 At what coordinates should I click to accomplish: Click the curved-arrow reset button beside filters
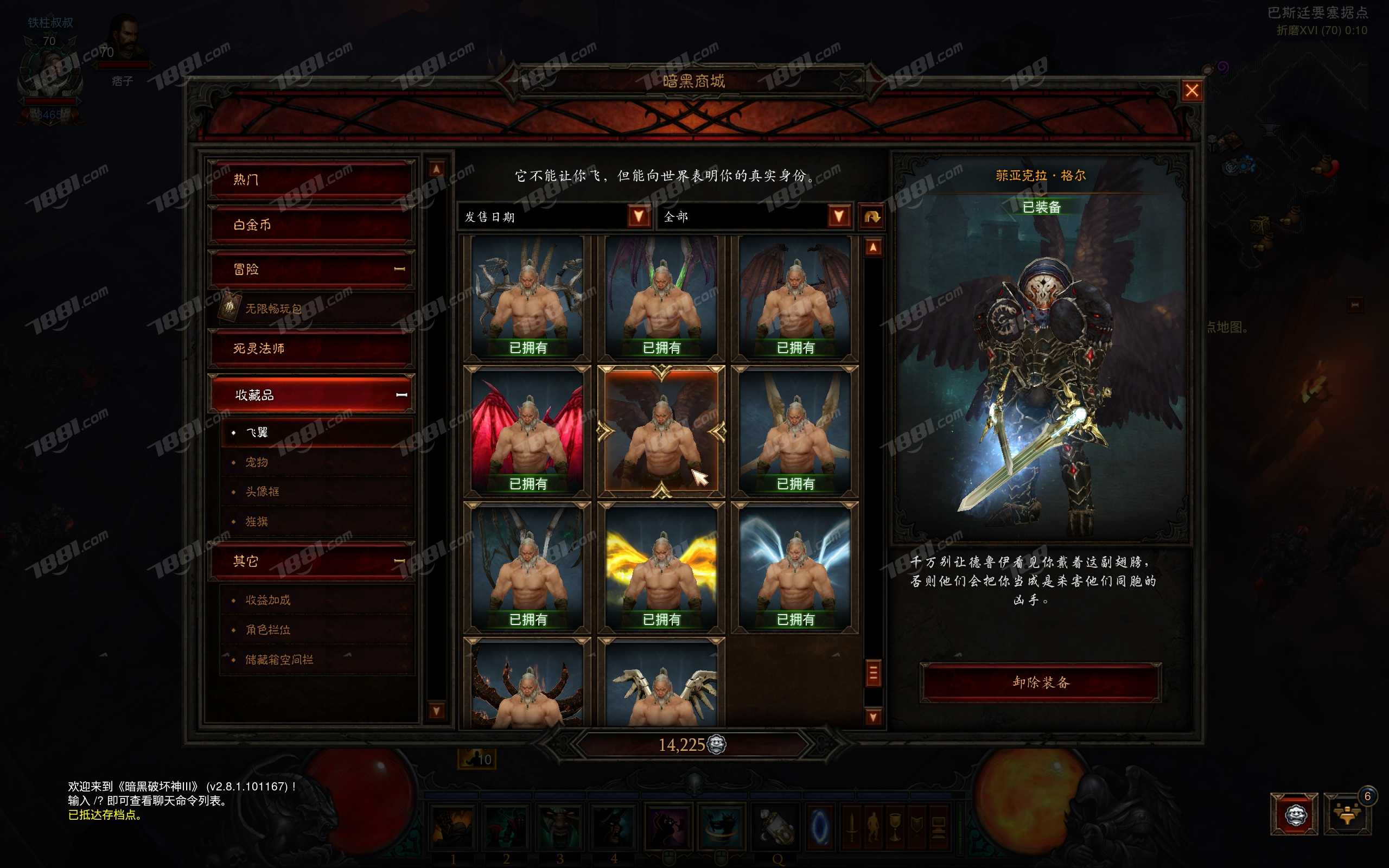[872, 216]
